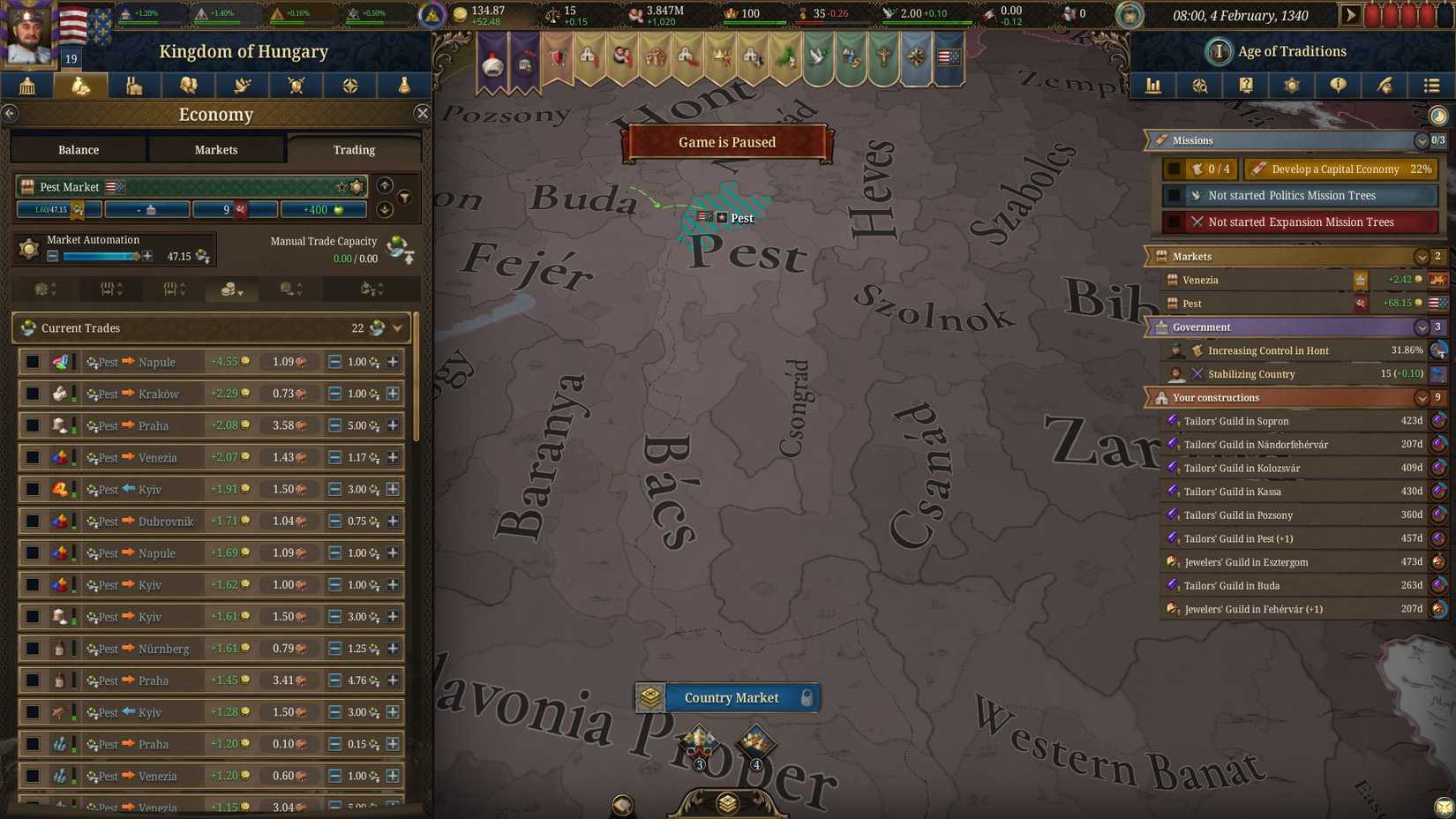Check the Pest to Kraków trade checkbox
The image size is (1456, 819).
tap(33, 394)
